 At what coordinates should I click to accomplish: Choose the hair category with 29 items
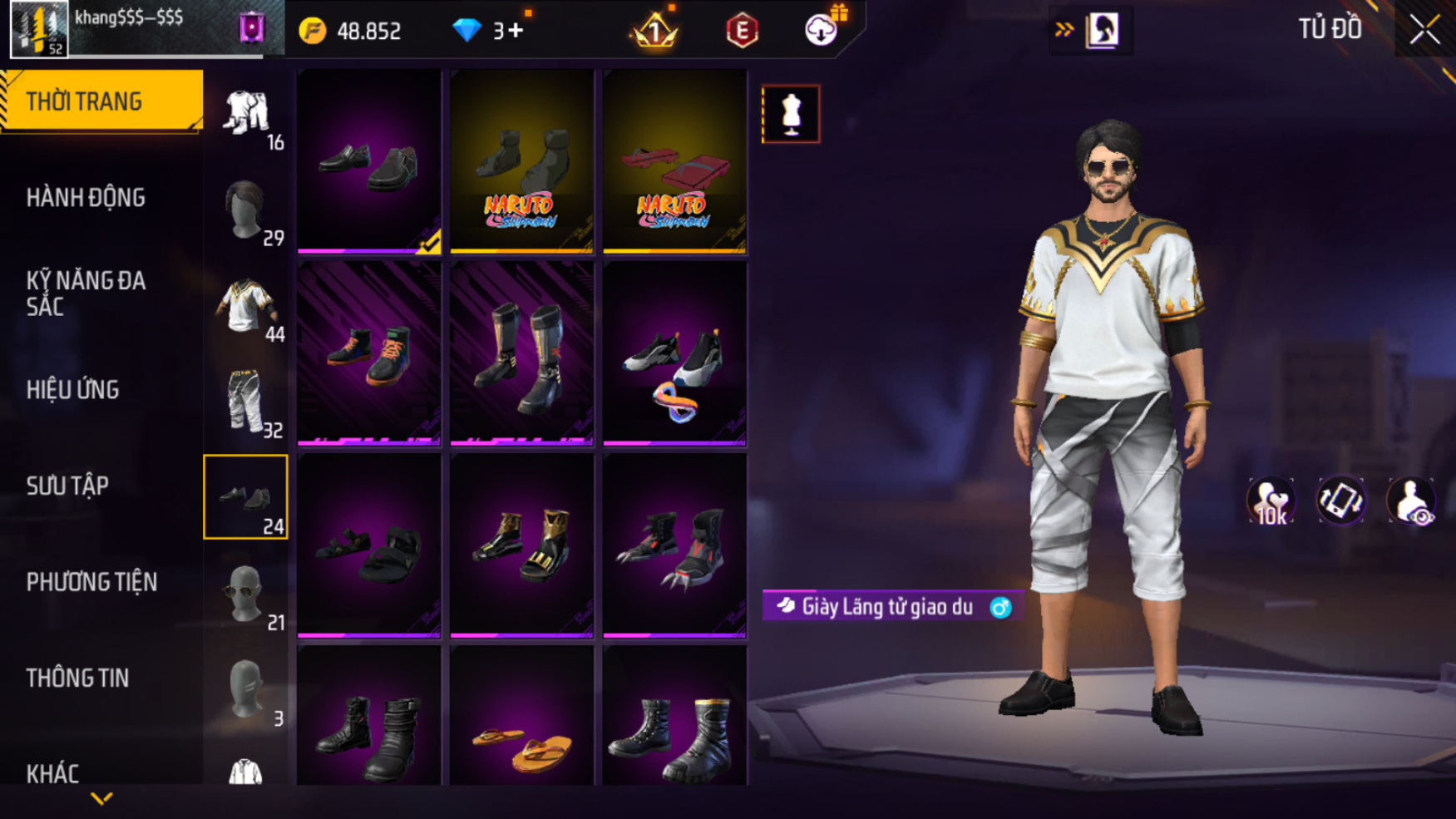point(246,211)
